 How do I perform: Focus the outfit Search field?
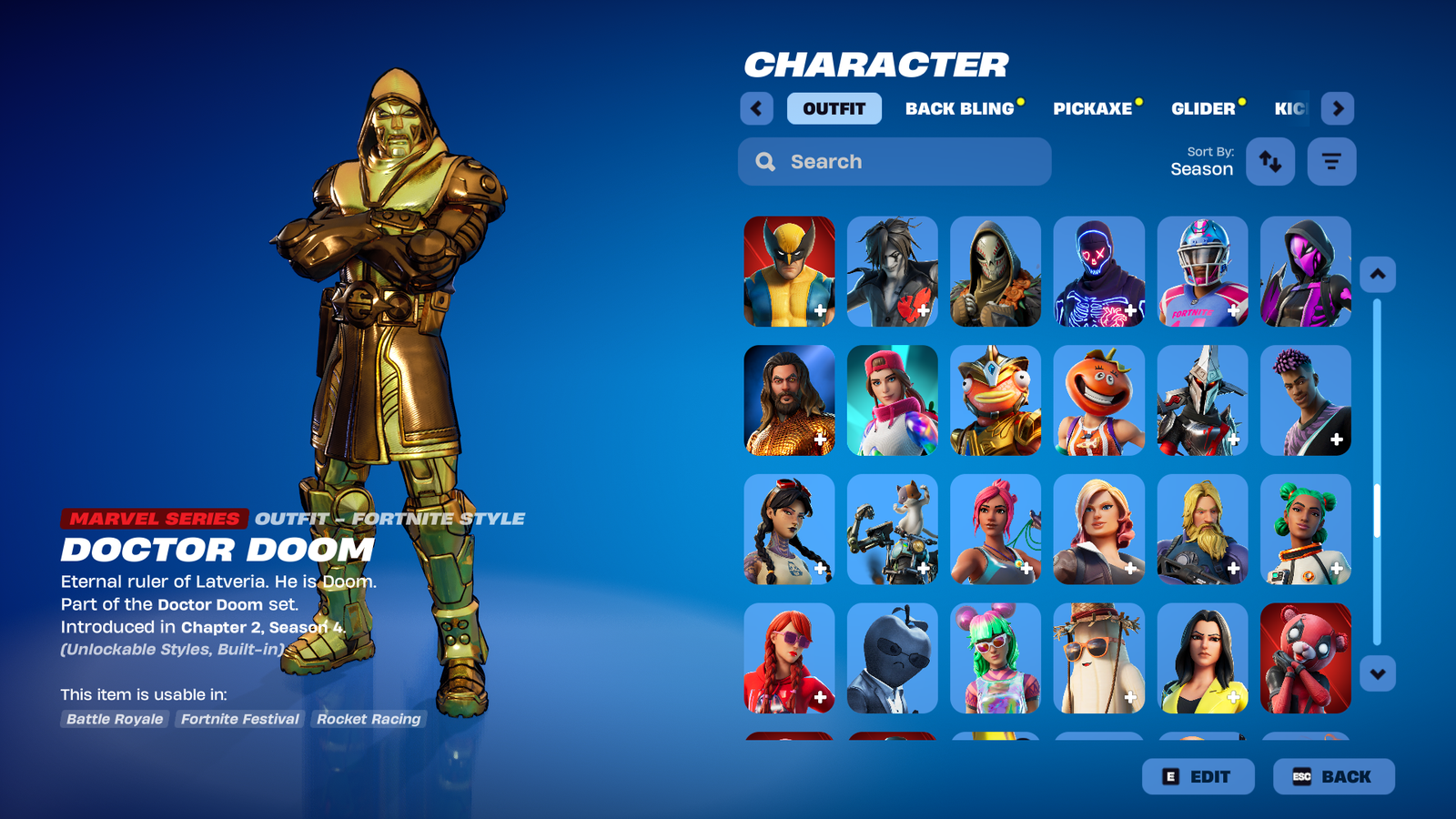tap(895, 161)
